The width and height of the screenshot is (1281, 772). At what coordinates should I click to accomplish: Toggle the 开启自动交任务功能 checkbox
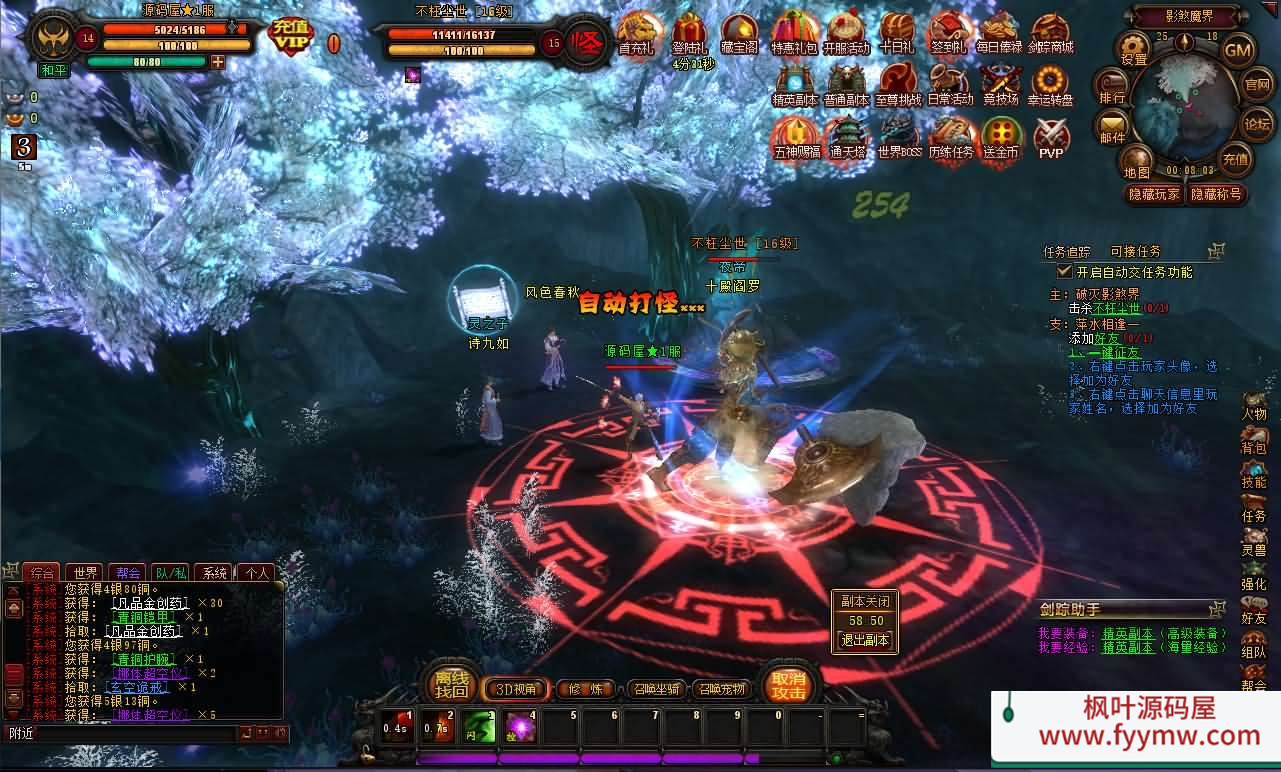[x=1065, y=271]
